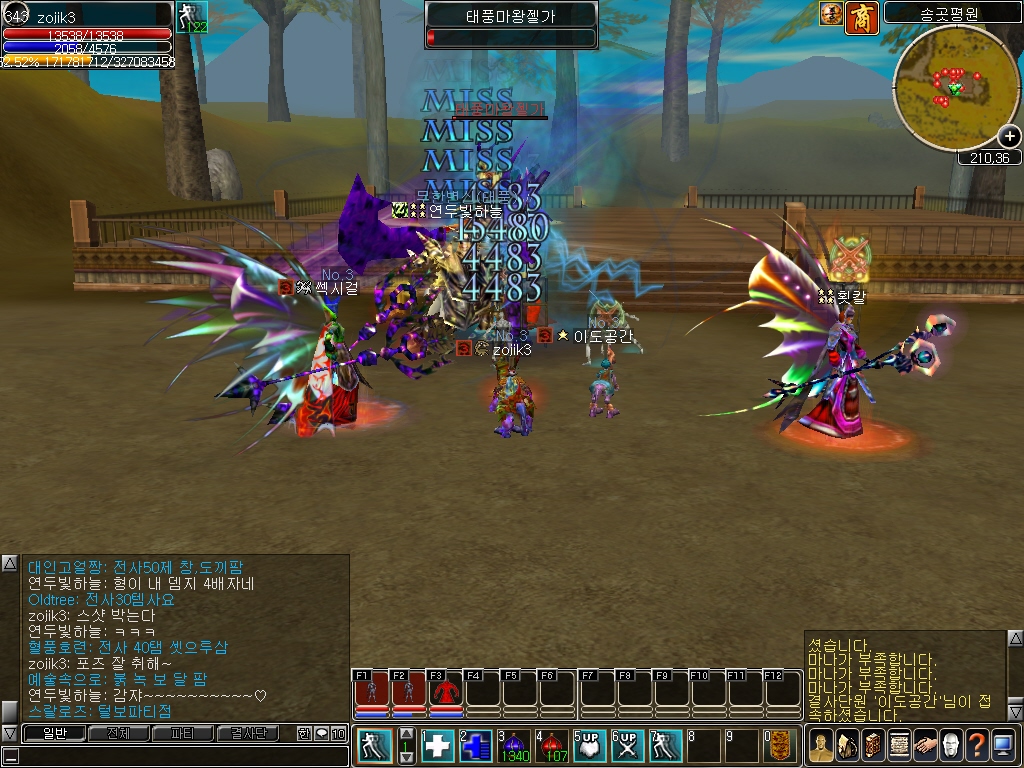Open the blue monitor system menu icon
Viewport: 1024px width, 768px height.
[x=1003, y=746]
